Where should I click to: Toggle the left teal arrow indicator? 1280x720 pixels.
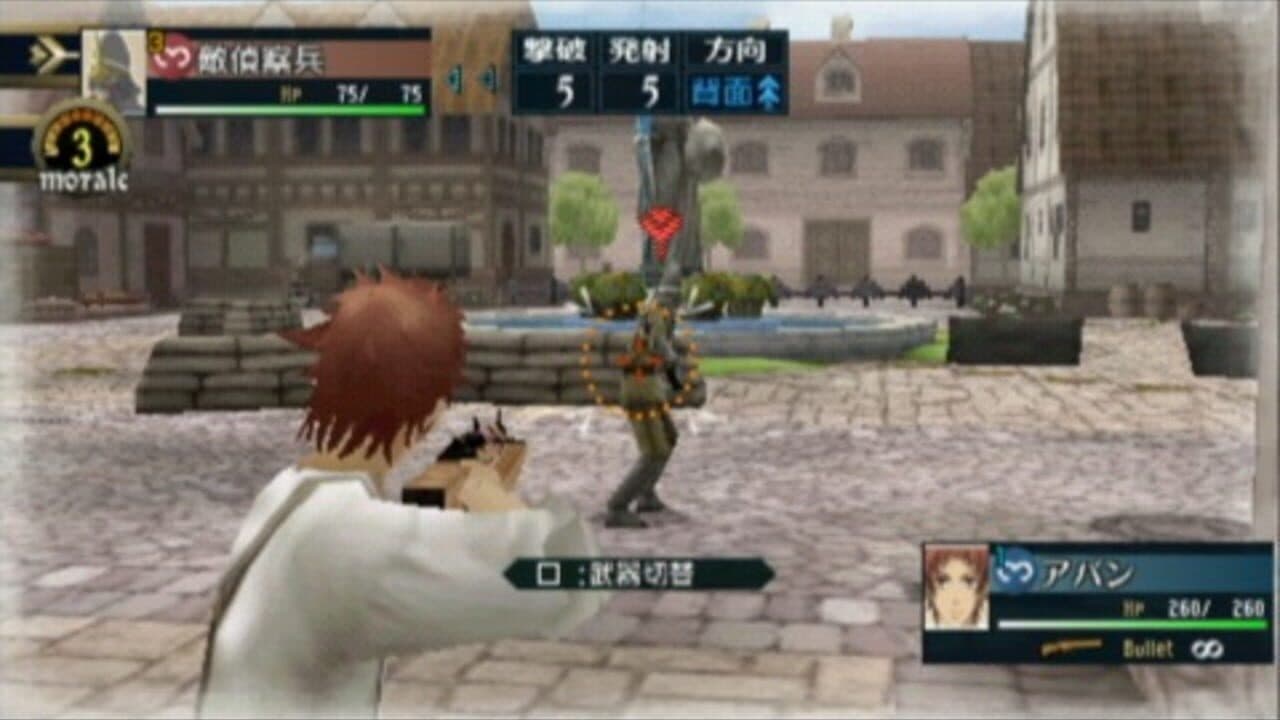coord(455,80)
